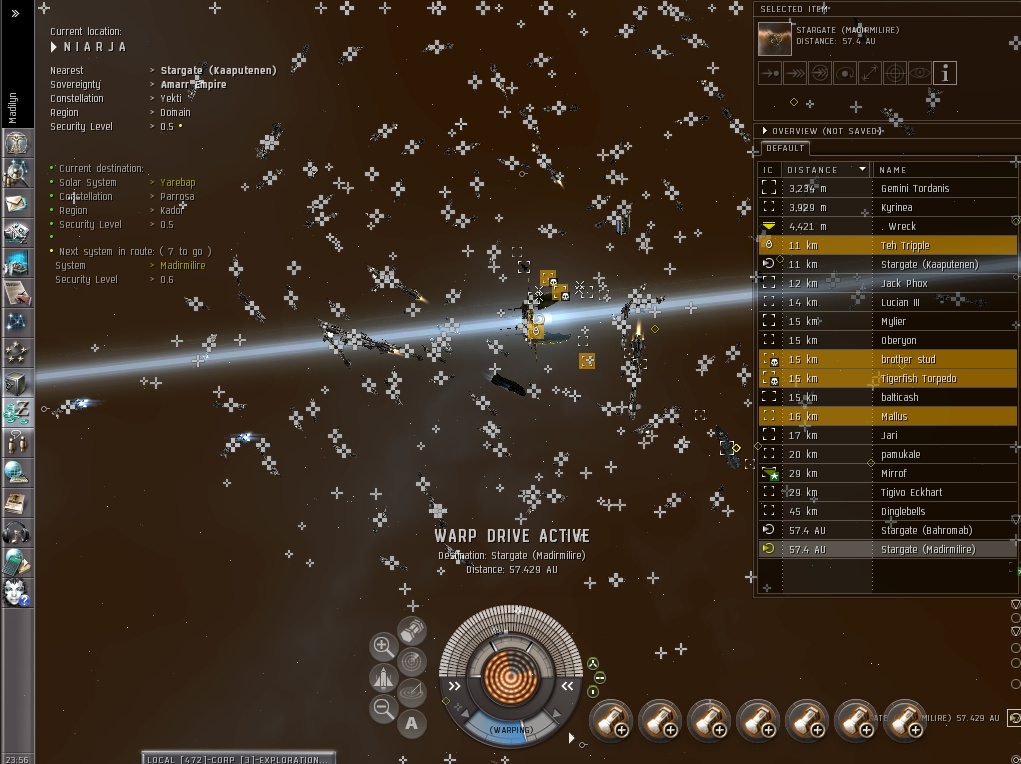
Task: Toggle autopilot with the A button
Action: coord(412,724)
